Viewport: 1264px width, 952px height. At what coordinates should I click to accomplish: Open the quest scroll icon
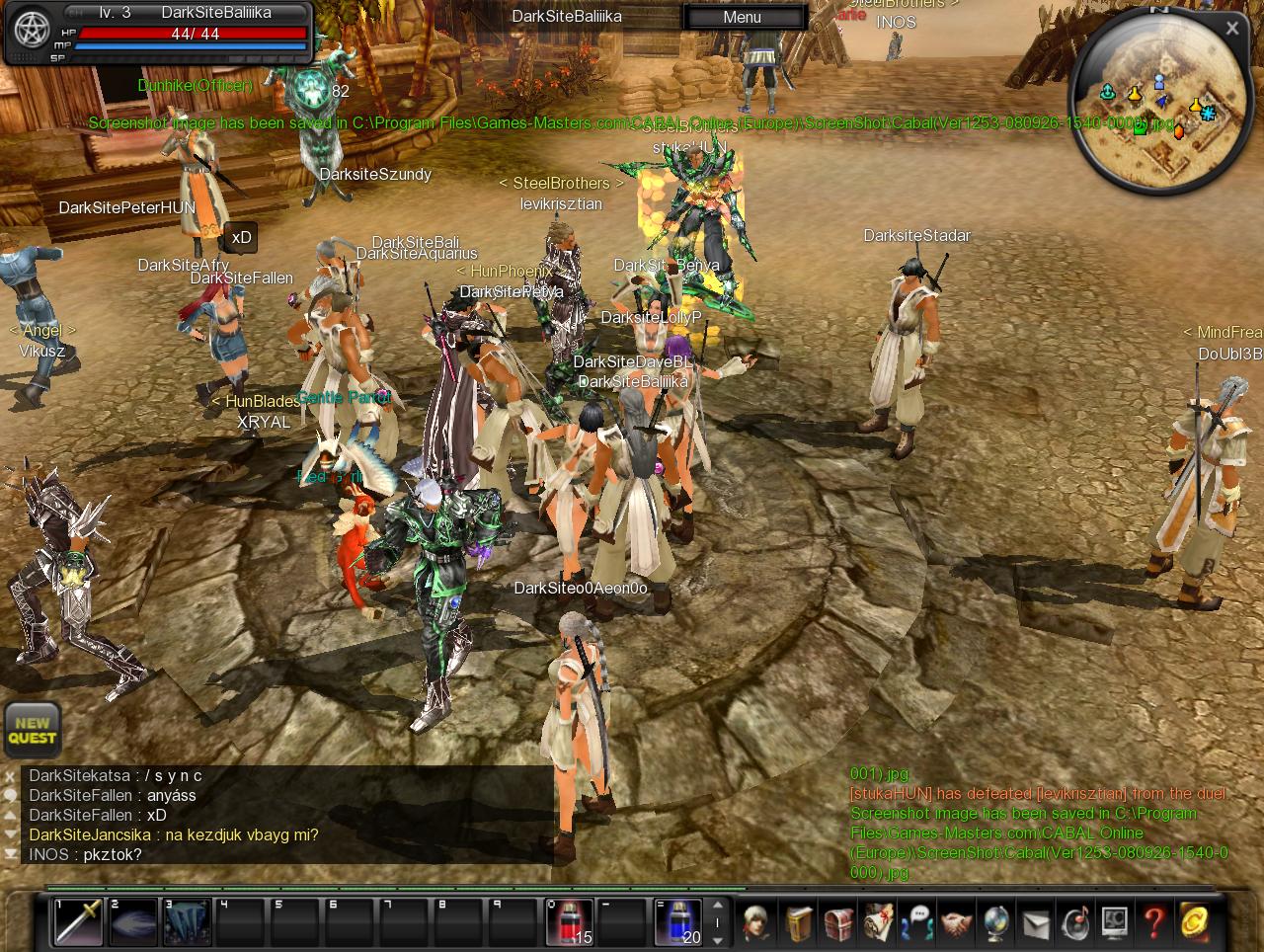pos(878,923)
